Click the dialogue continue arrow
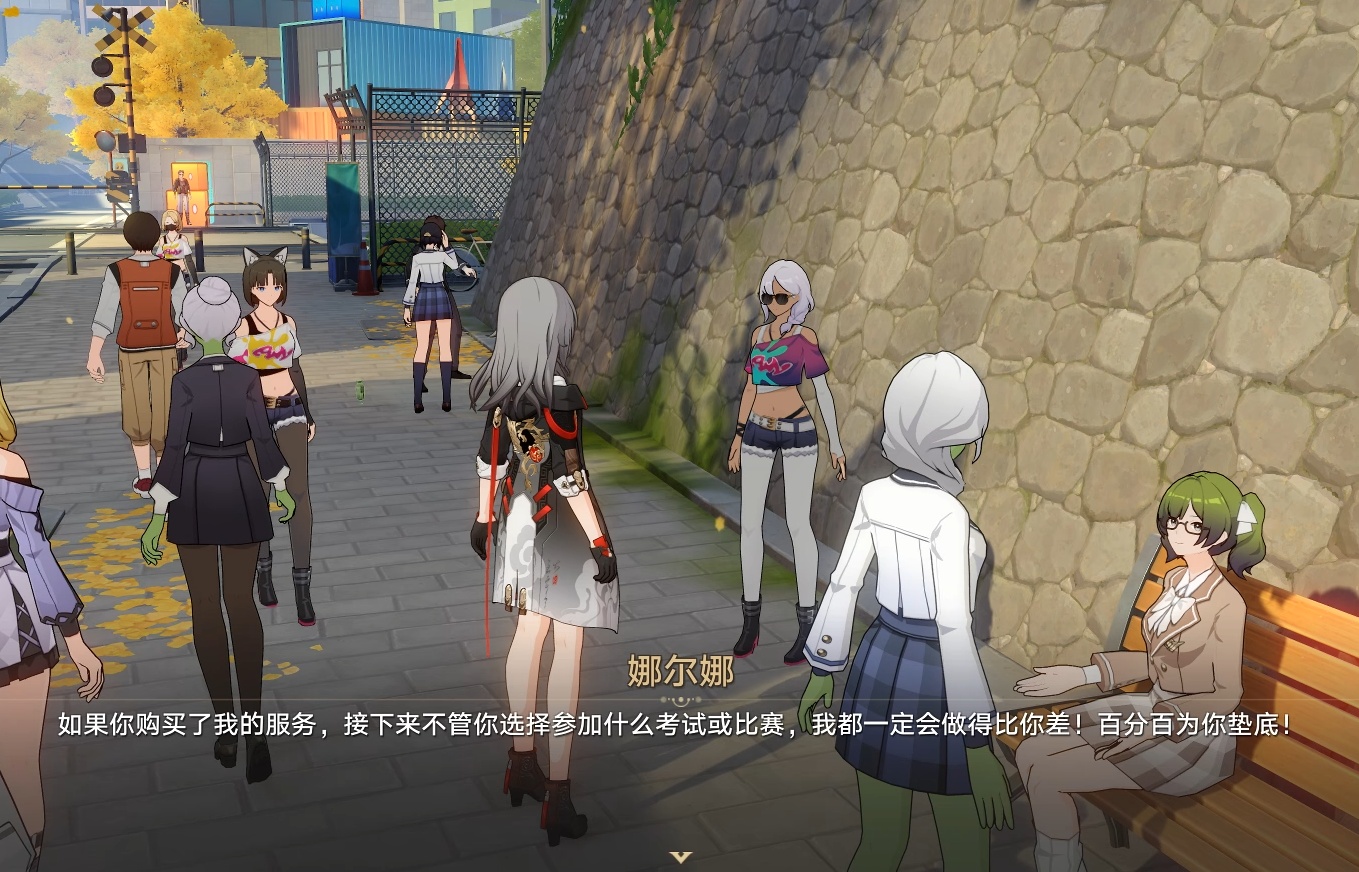 pyautogui.click(x=680, y=856)
